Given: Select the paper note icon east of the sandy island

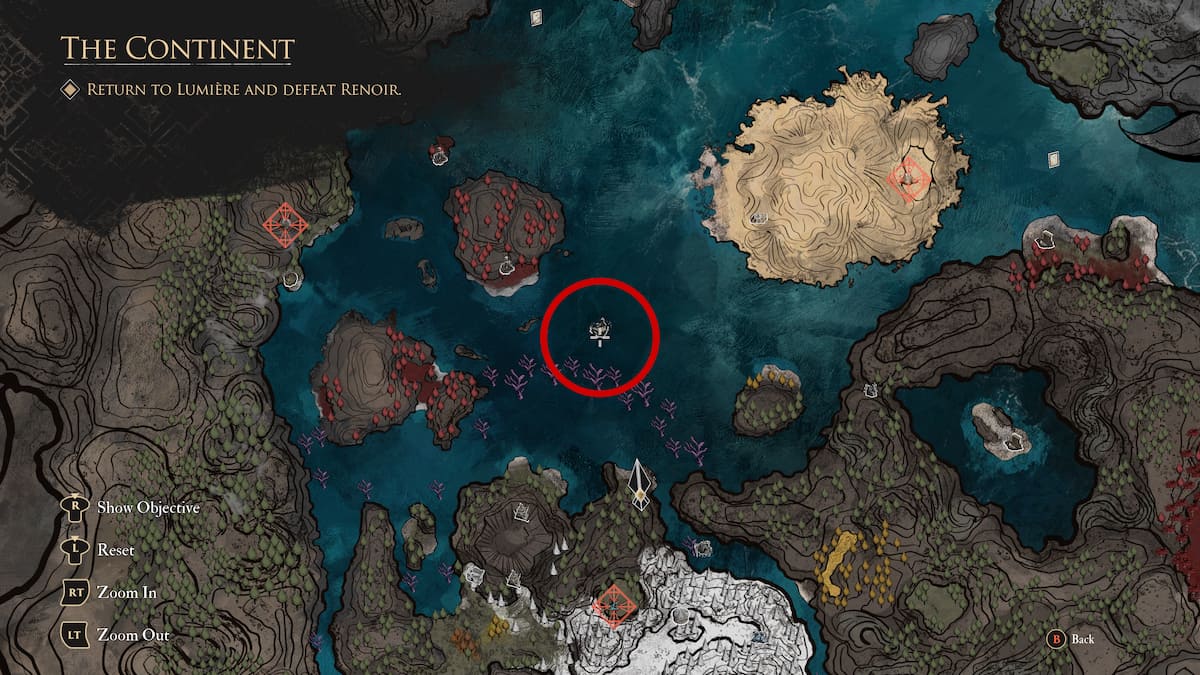Looking at the screenshot, I should 1053,160.
